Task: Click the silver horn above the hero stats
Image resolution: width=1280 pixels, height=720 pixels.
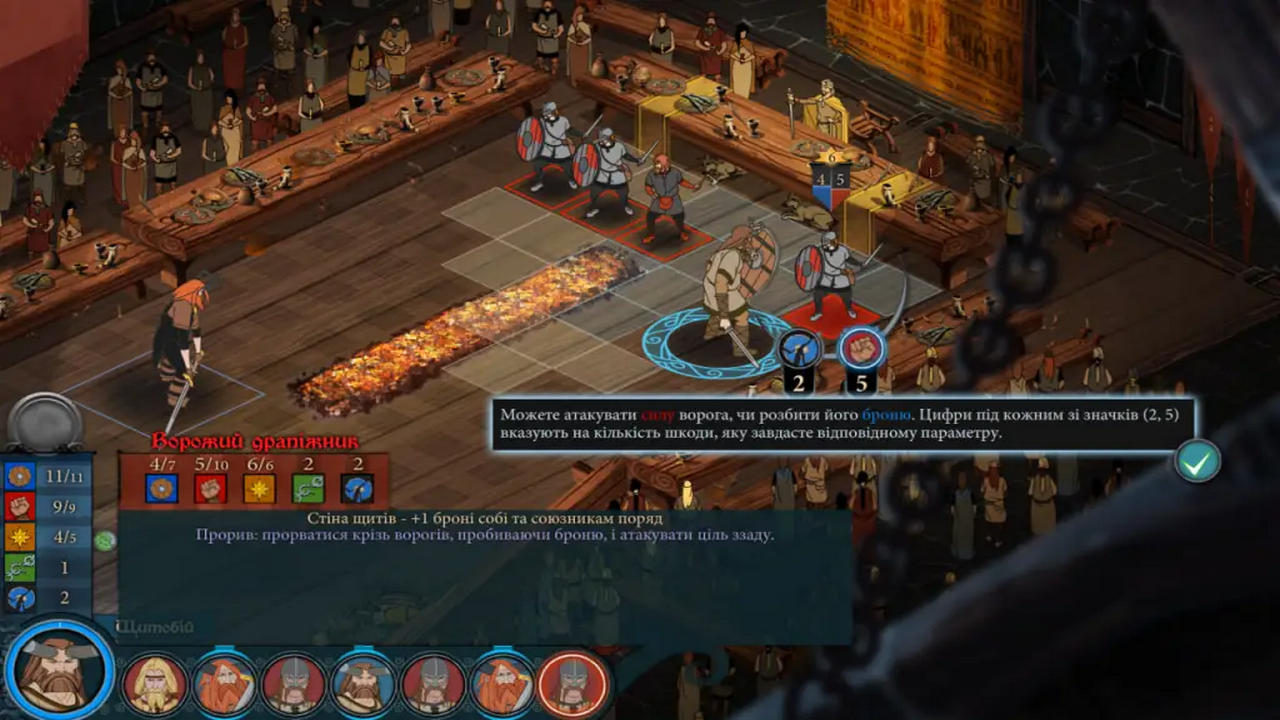Action: tap(45, 422)
